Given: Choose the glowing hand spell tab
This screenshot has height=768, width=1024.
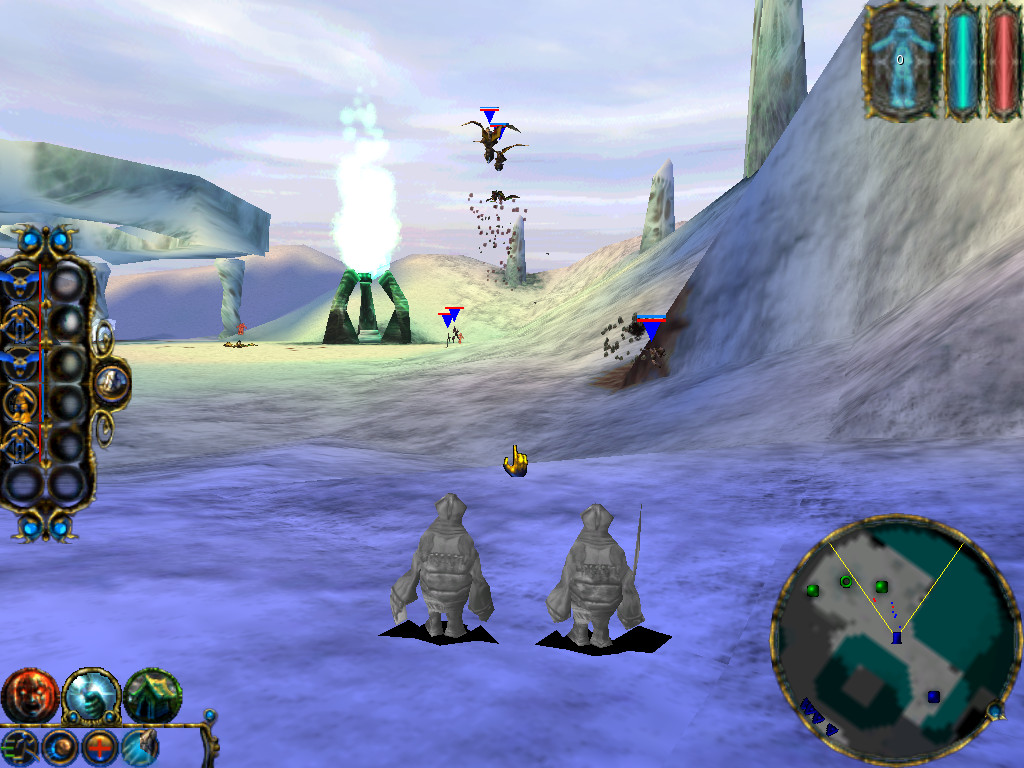Looking at the screenshot, I should tap(91, 696).
